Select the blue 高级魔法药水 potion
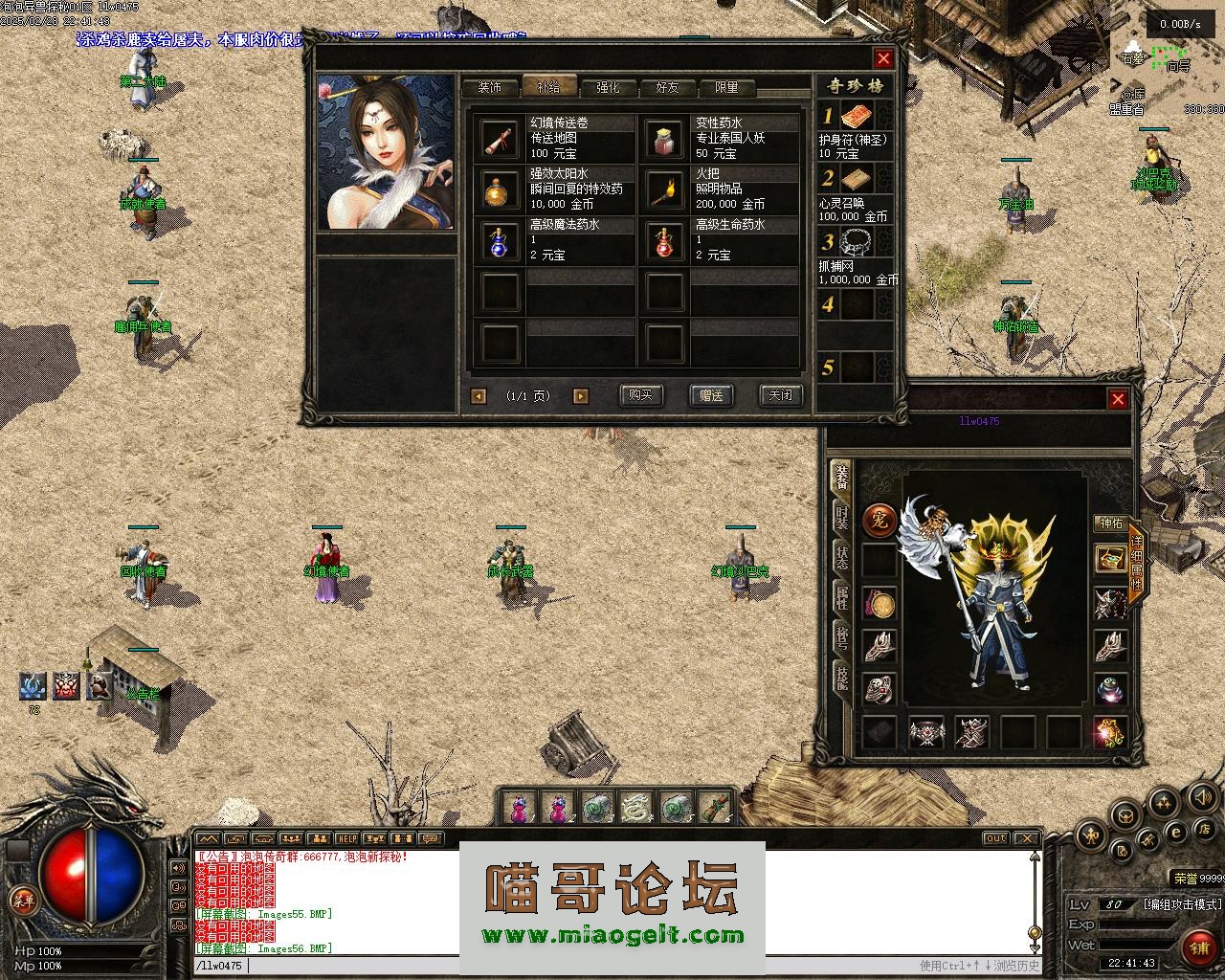 click(500, 239)
